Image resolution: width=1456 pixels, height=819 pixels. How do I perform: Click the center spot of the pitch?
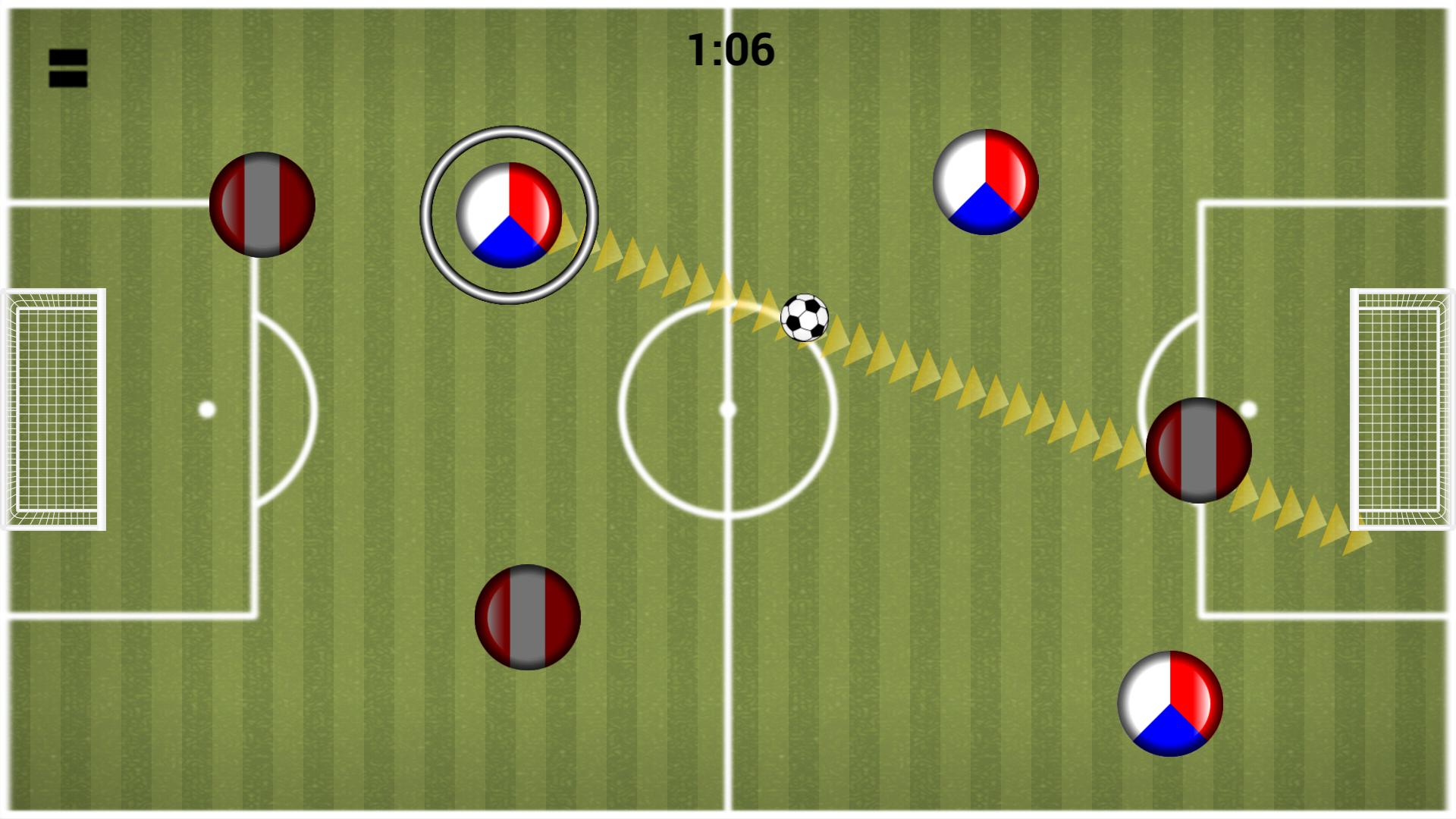[729, 409]
